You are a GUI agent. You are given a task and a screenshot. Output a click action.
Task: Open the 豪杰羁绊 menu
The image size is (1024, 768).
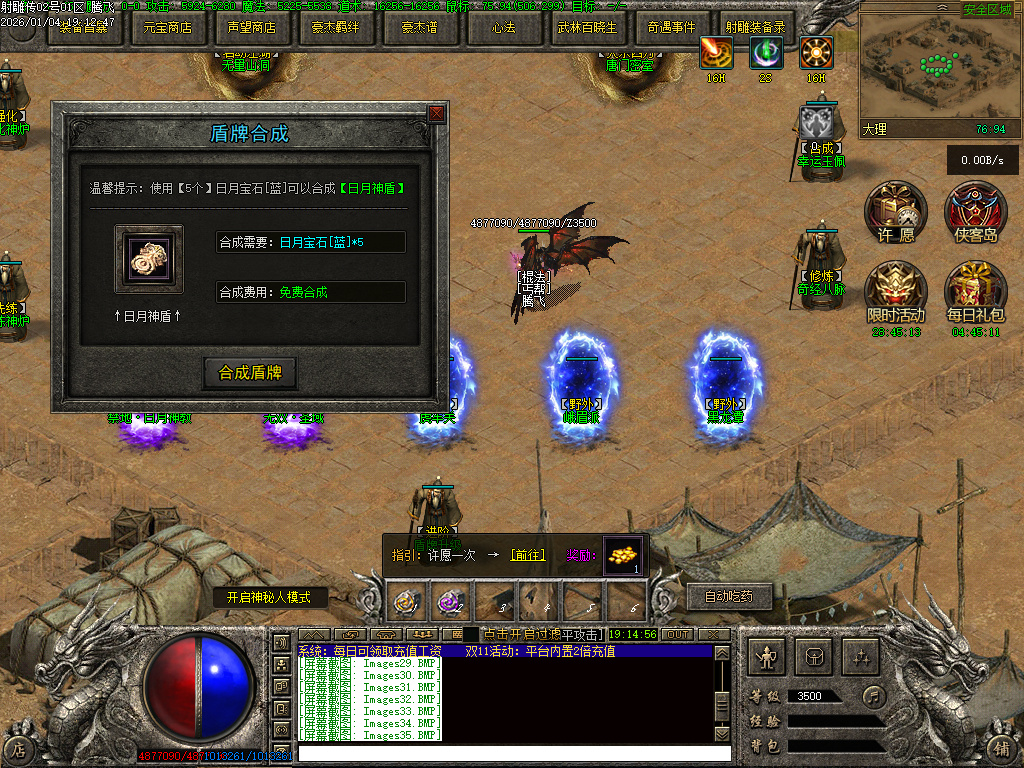[x=335, y=28]
